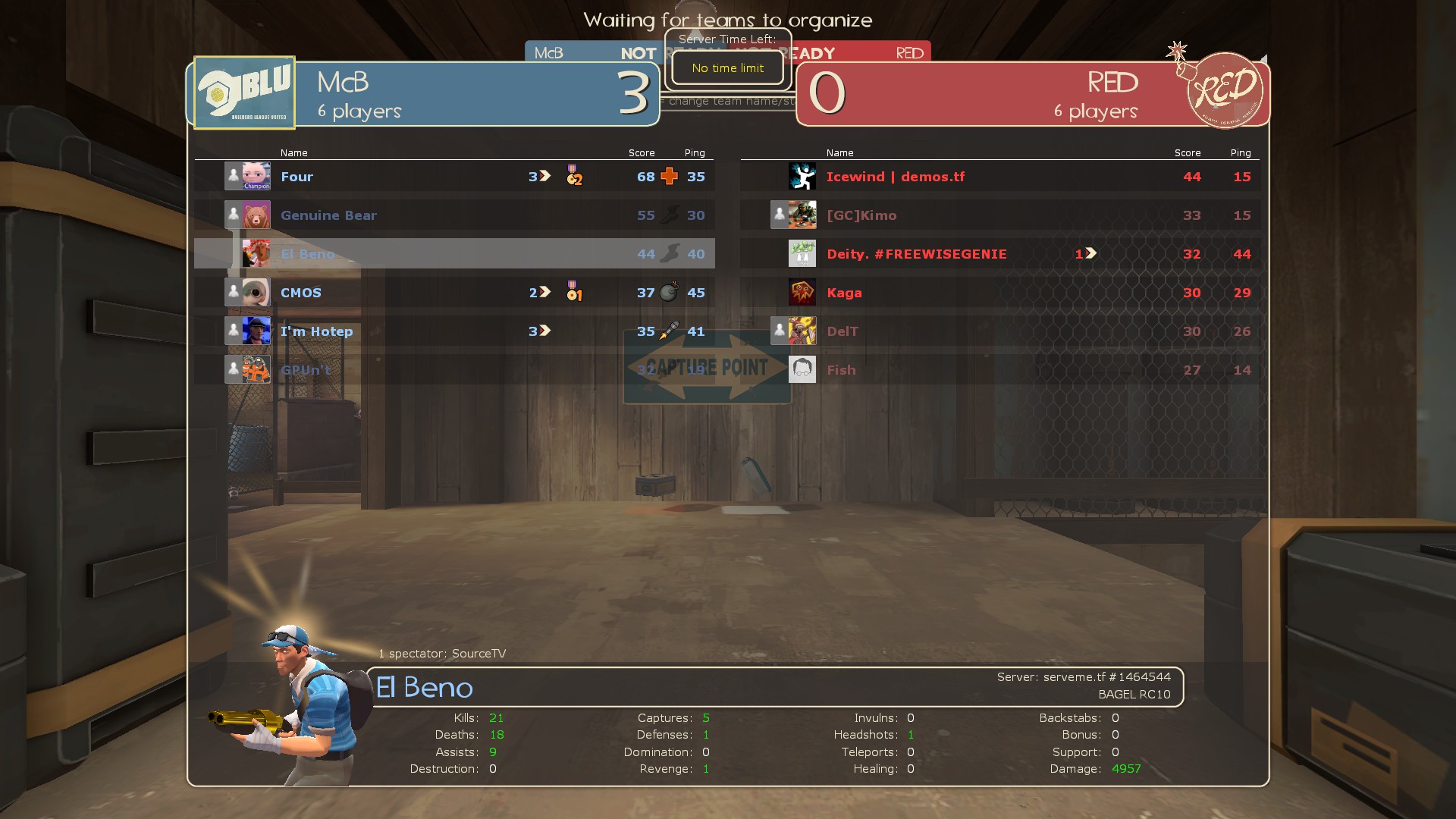Choose player Fish's row

841,370
